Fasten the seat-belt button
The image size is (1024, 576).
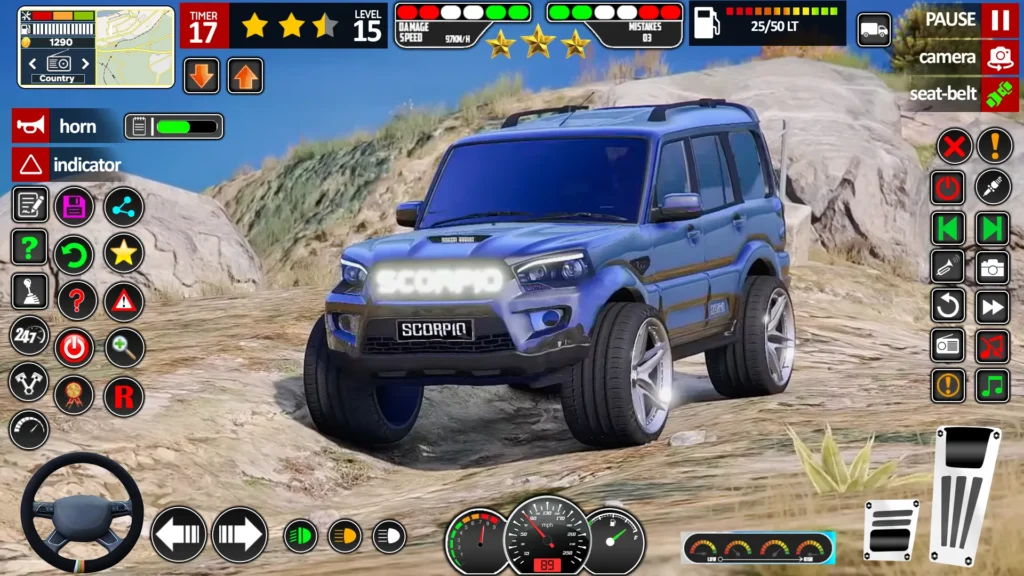point(999,94)
